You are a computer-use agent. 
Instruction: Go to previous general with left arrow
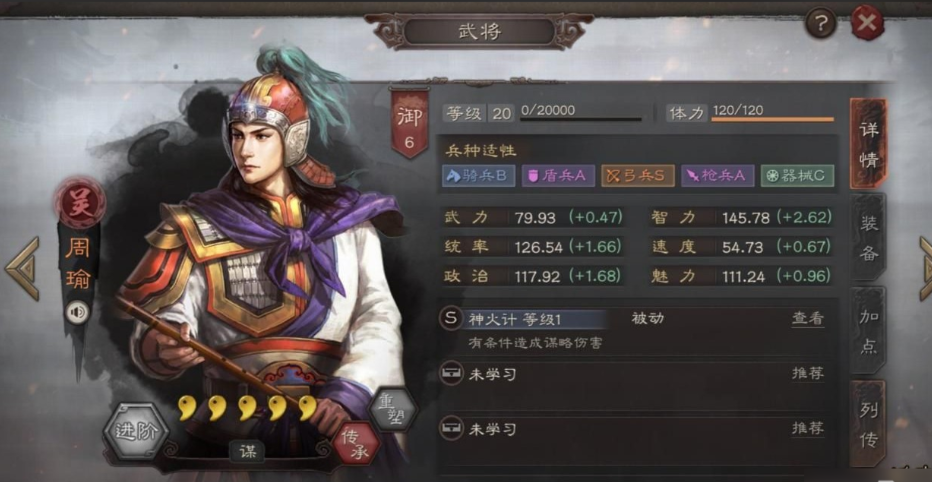22,268
